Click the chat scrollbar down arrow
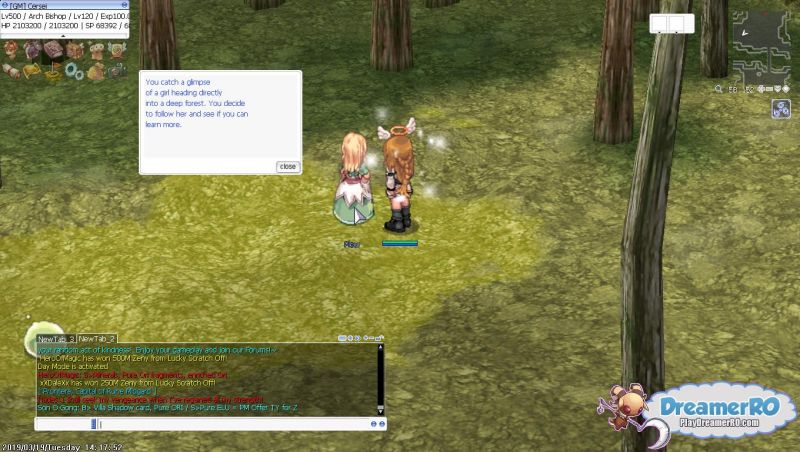The width and height of the screenshot is (800, 452). [380, 408]
